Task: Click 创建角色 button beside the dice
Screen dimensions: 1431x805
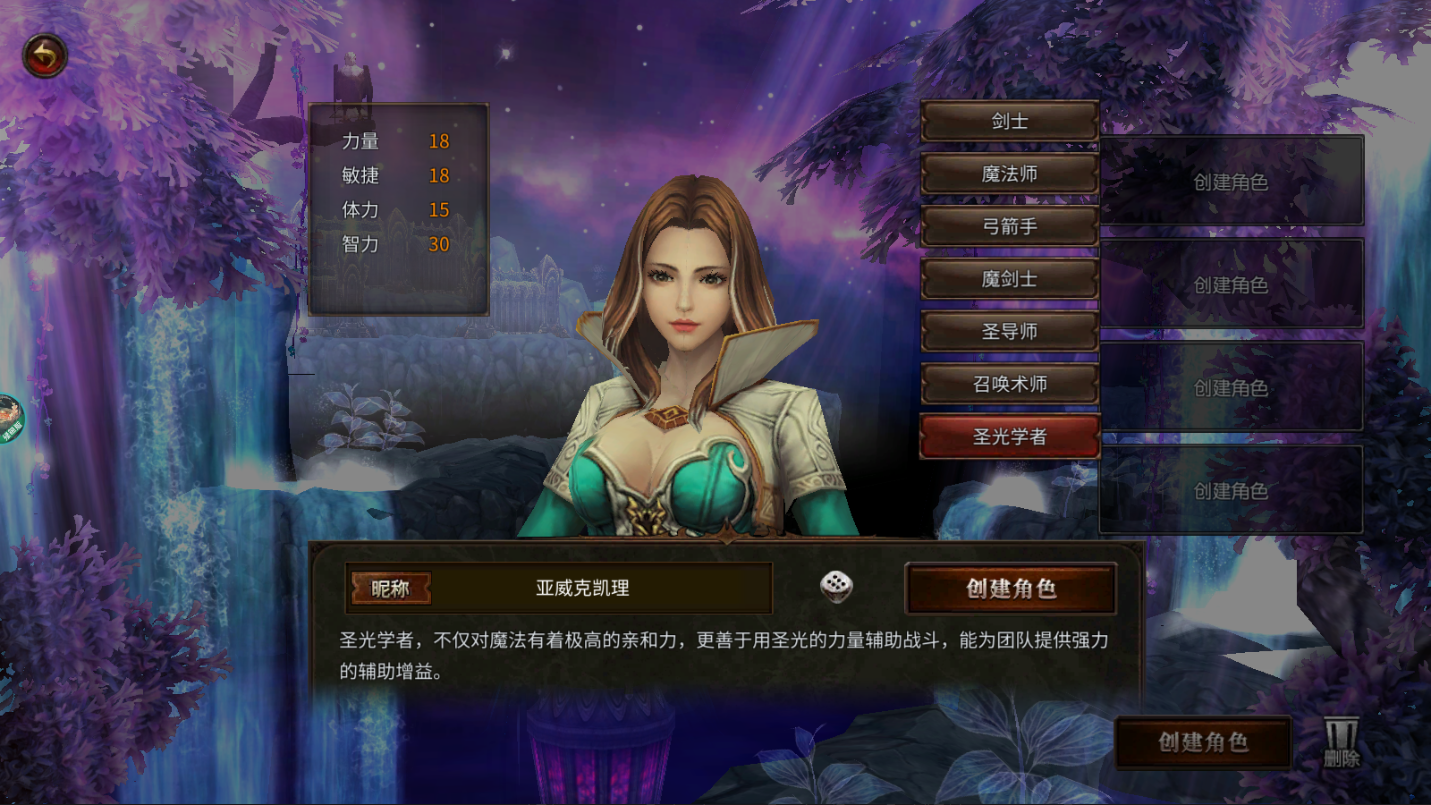Action: [x=1010, y=588]
